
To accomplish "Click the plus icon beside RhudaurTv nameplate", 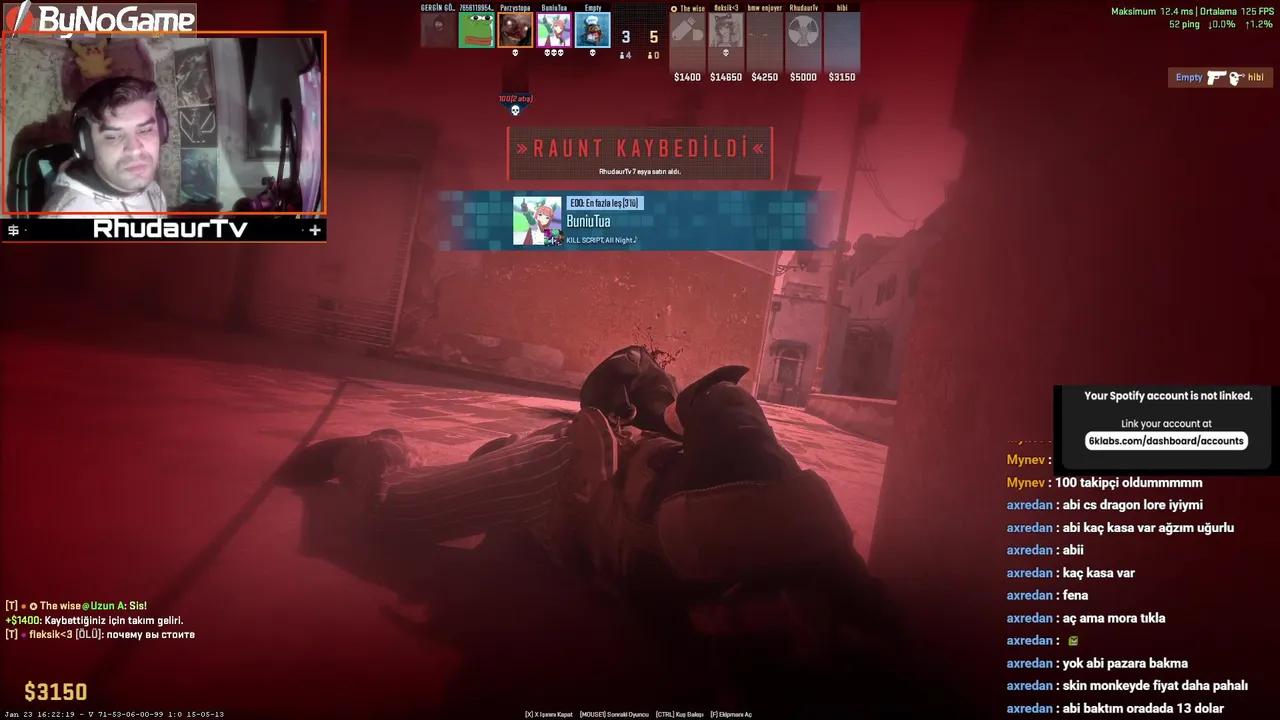I will coord(314,230).
